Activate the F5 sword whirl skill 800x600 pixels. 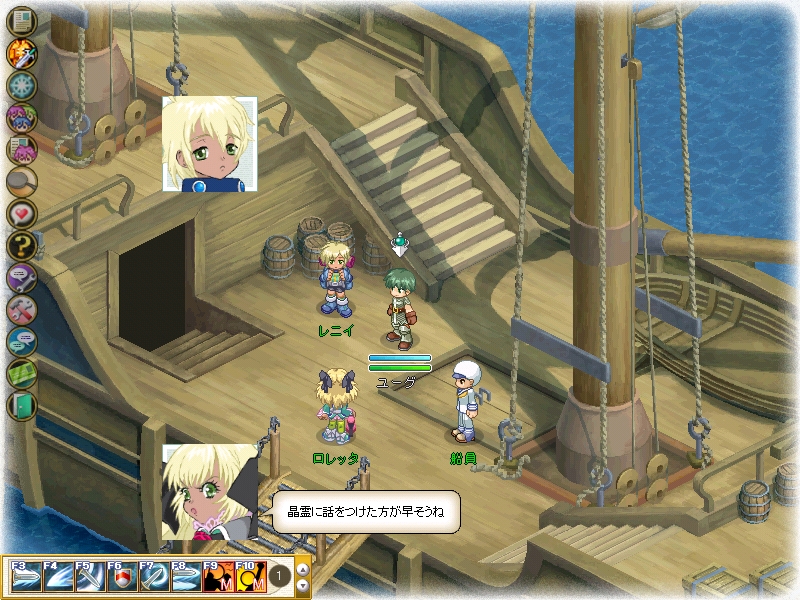pos(90,578)
